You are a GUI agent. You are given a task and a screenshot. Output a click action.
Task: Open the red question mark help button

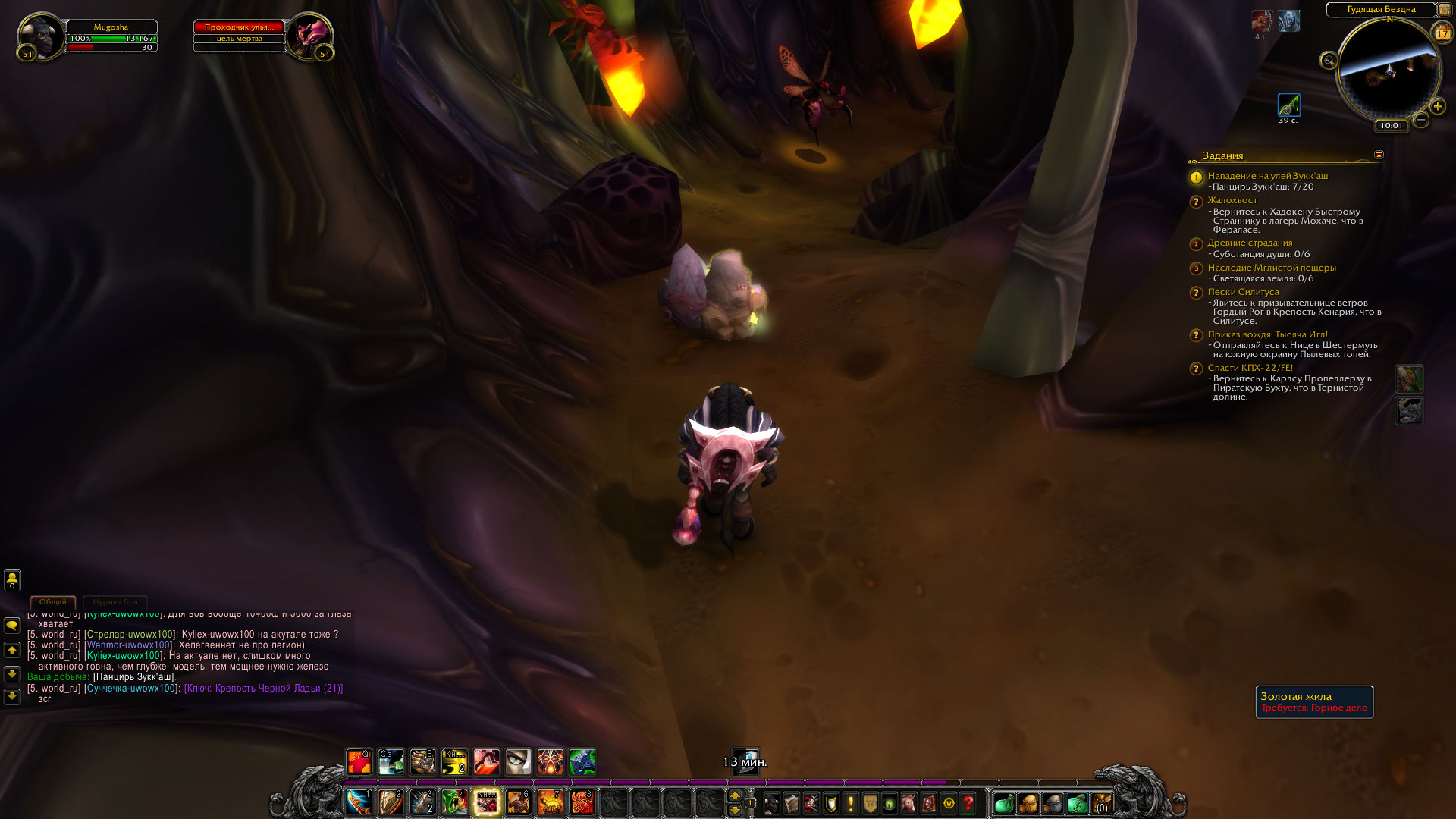point(968,803)
